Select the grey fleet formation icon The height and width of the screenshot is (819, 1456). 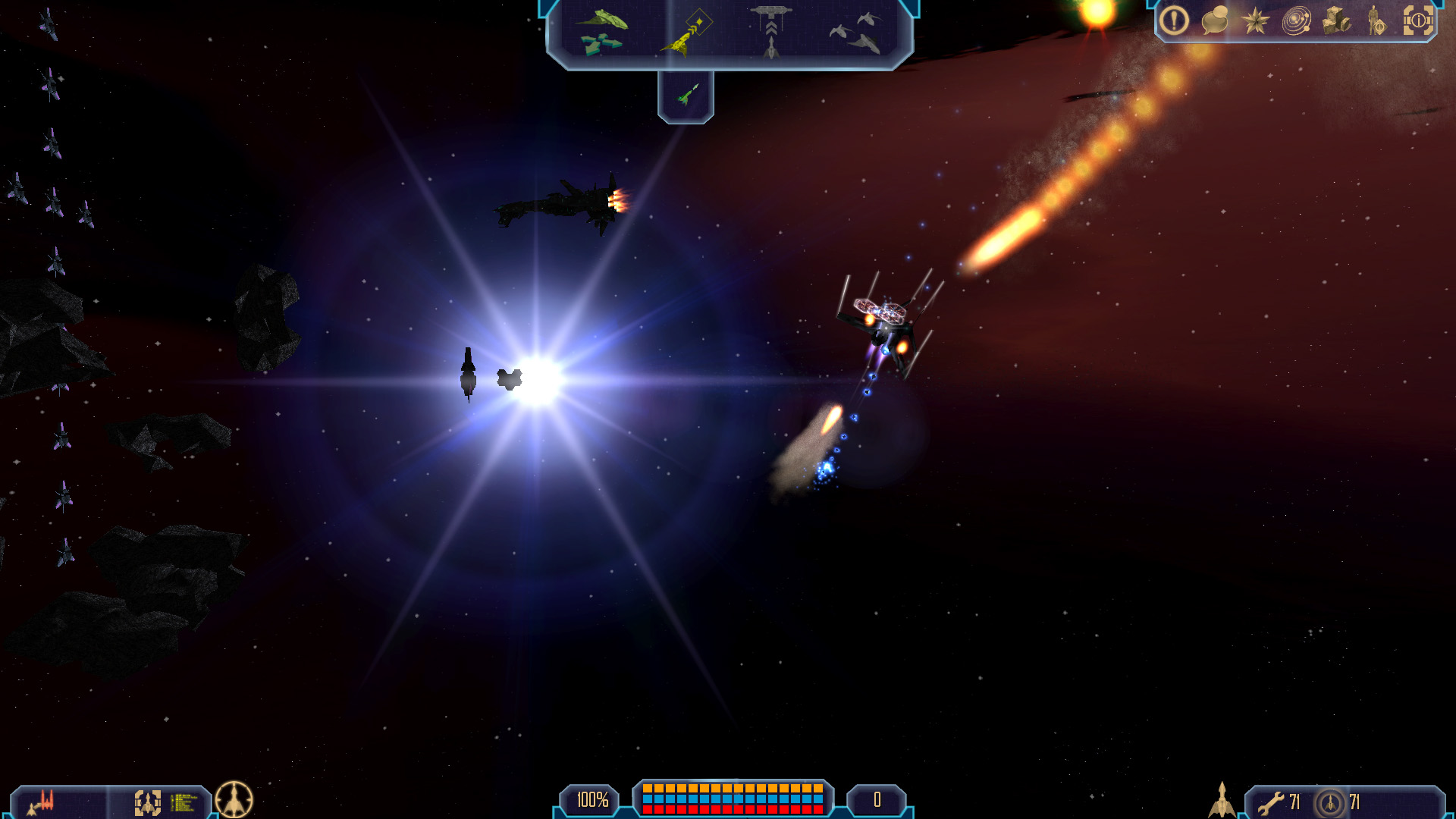pyautogui.click(x=855, y=33)
